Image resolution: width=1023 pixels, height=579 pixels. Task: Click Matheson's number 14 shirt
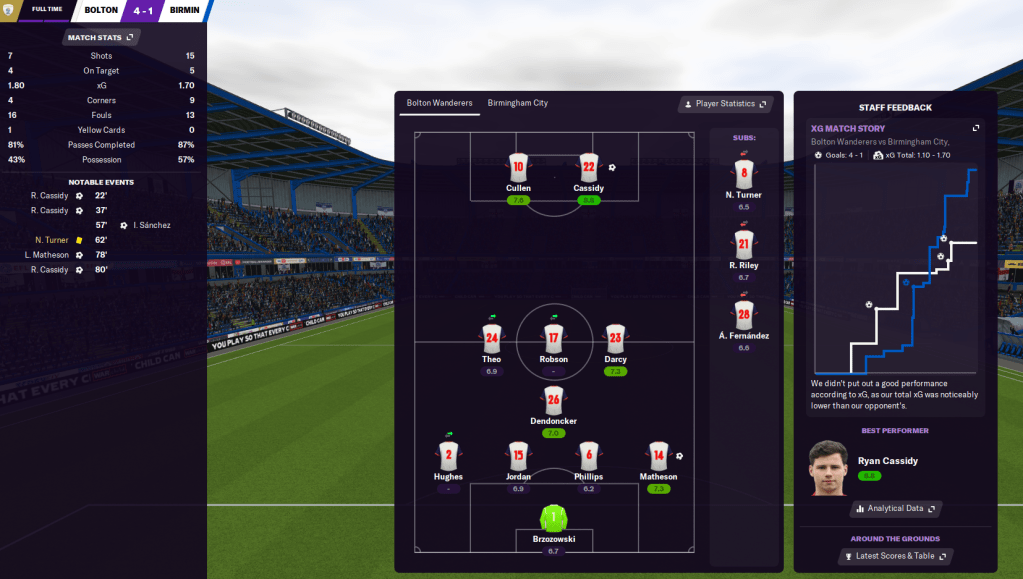[x=657, y=456]
